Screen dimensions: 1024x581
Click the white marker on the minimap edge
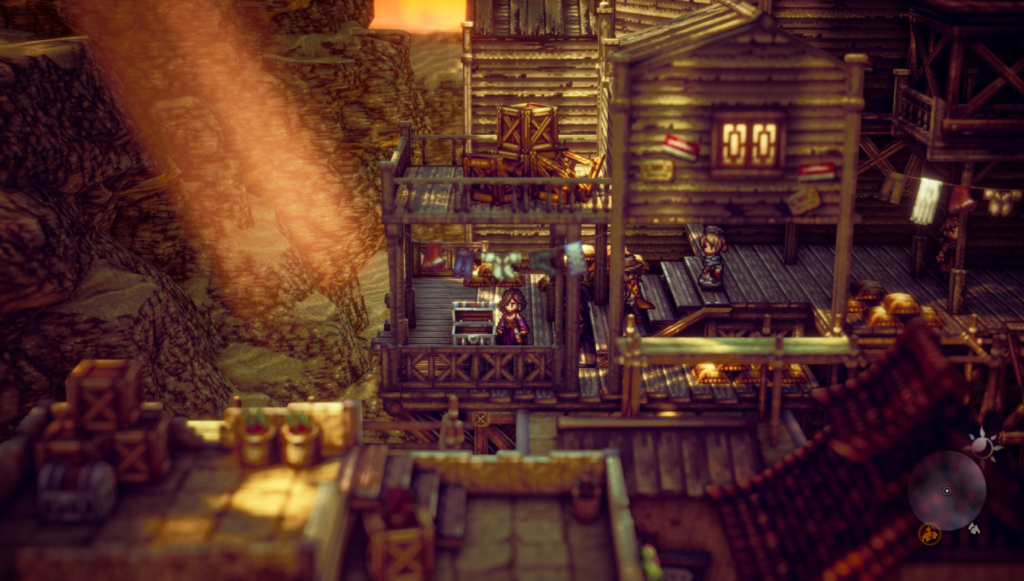(974, 529)
